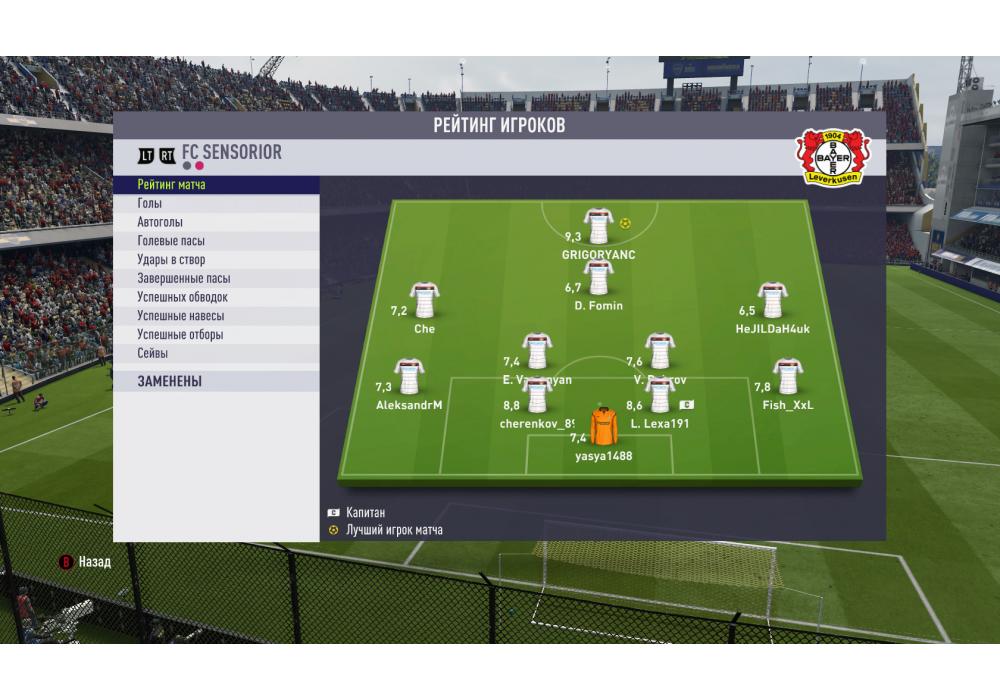Image resolution: width=1000 pixels, height=700 pixels.
Task: Click the Fish_XxL player shirt
Action: pyautogui.click(x=787, y=377)
